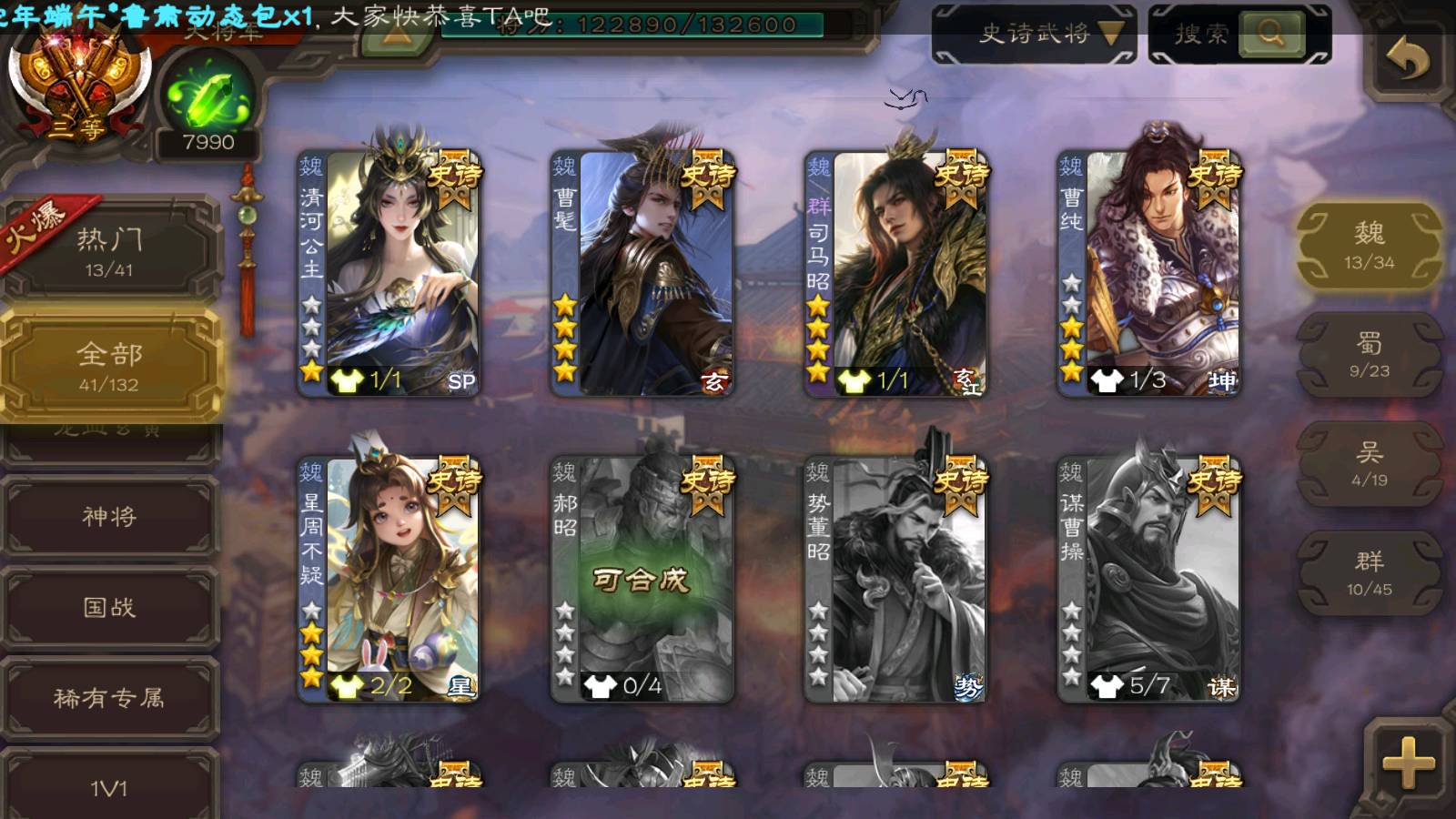Choose the 司马昭 hero card
This screenshot has height=819, width=1456.
[x=895, y=273]
